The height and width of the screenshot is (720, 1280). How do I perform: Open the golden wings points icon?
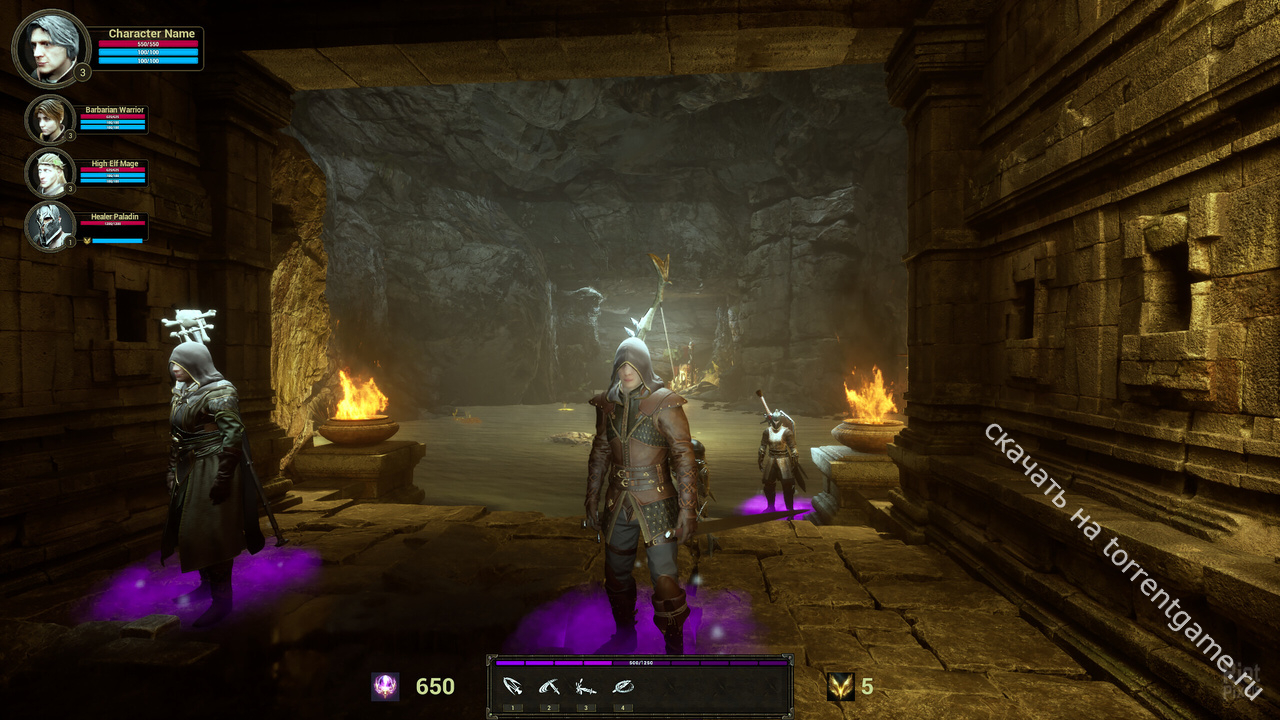point(841,686)
